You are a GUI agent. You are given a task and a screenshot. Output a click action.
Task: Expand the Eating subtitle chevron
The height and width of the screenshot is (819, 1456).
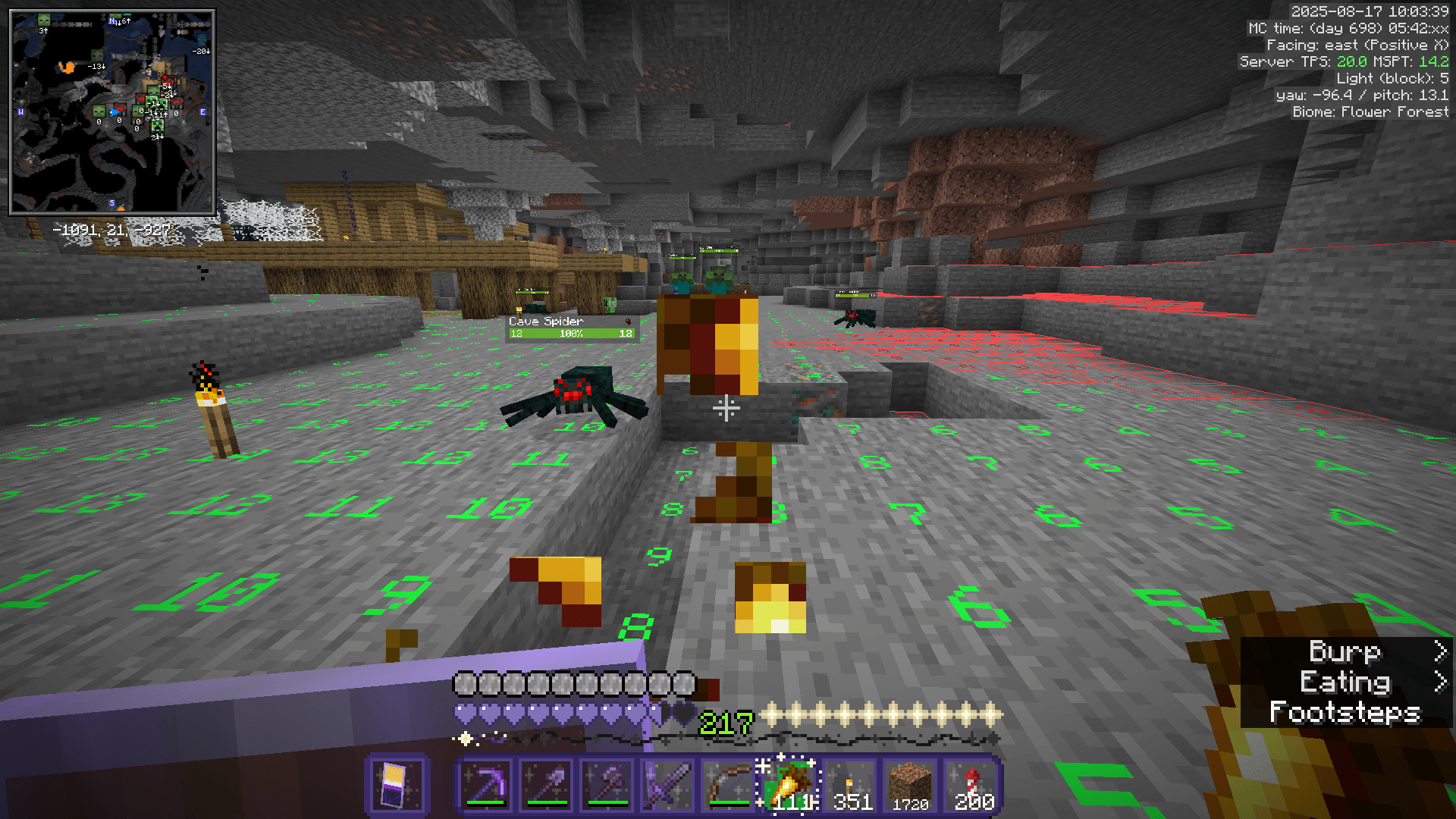[x=1441, y=682]
